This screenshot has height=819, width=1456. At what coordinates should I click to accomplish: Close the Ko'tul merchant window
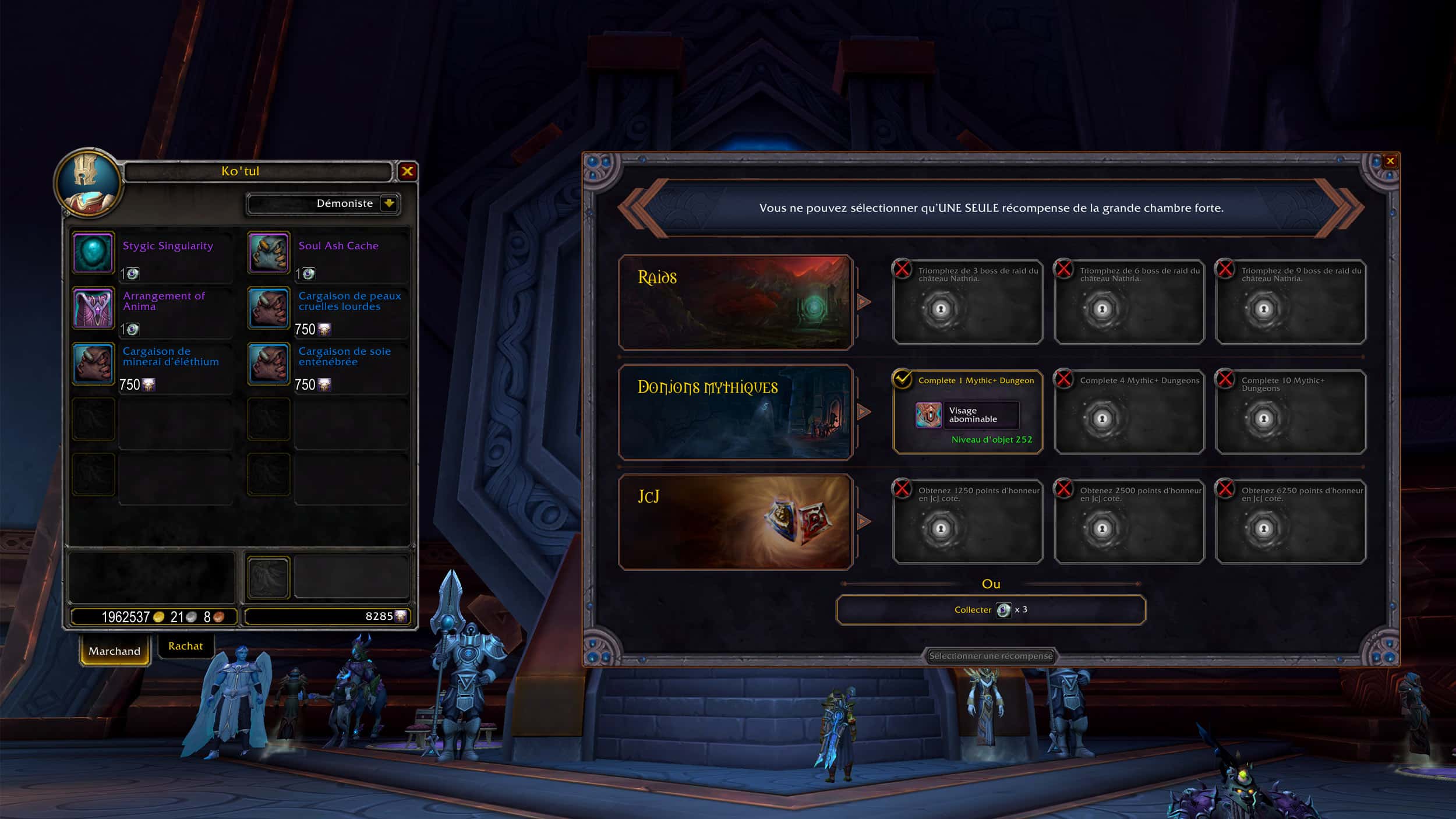[x=407, y=171]
